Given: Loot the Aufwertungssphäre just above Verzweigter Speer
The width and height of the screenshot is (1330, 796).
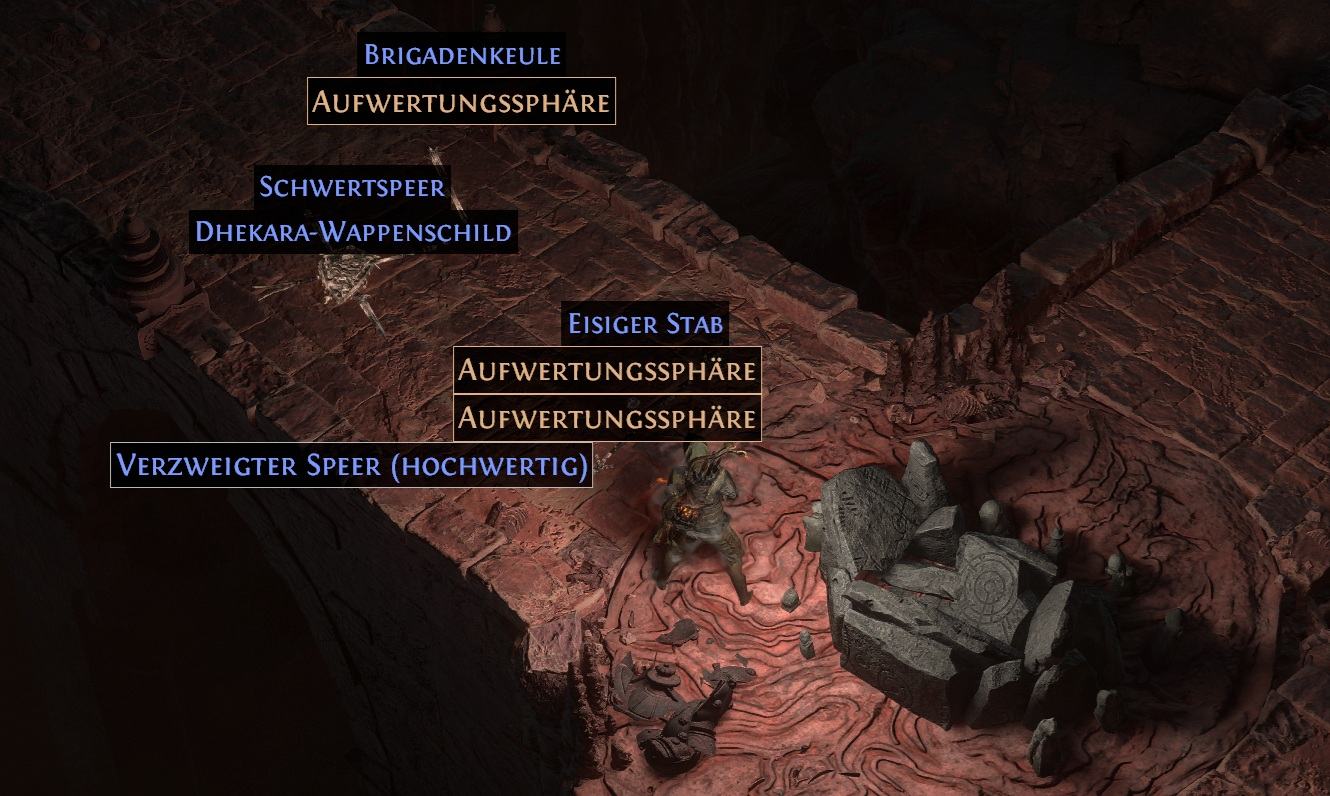Looking at the screenshot, I should (x=607, y=417).
